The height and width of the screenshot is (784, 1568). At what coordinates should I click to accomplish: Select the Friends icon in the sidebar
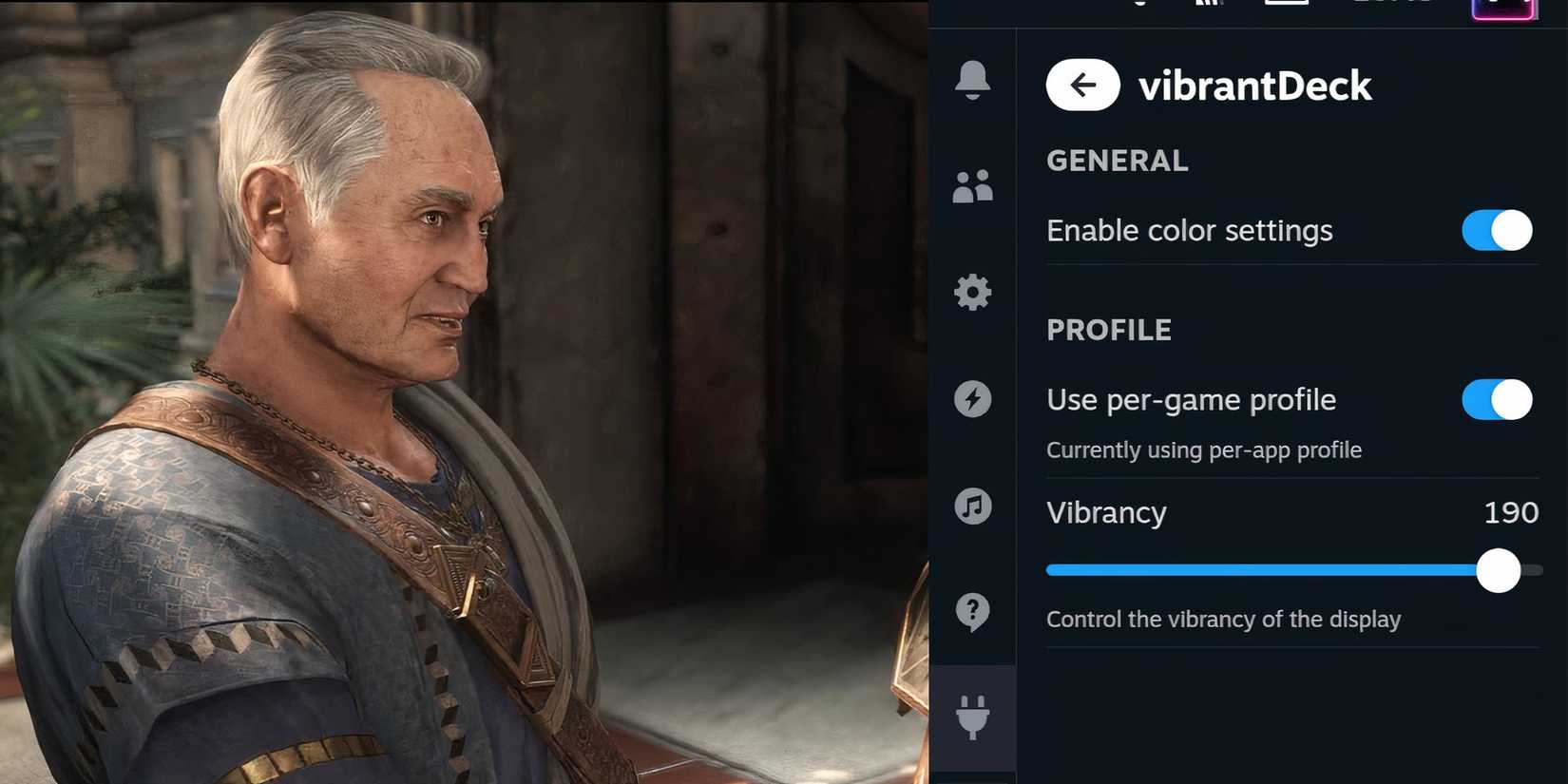(973, 186)
